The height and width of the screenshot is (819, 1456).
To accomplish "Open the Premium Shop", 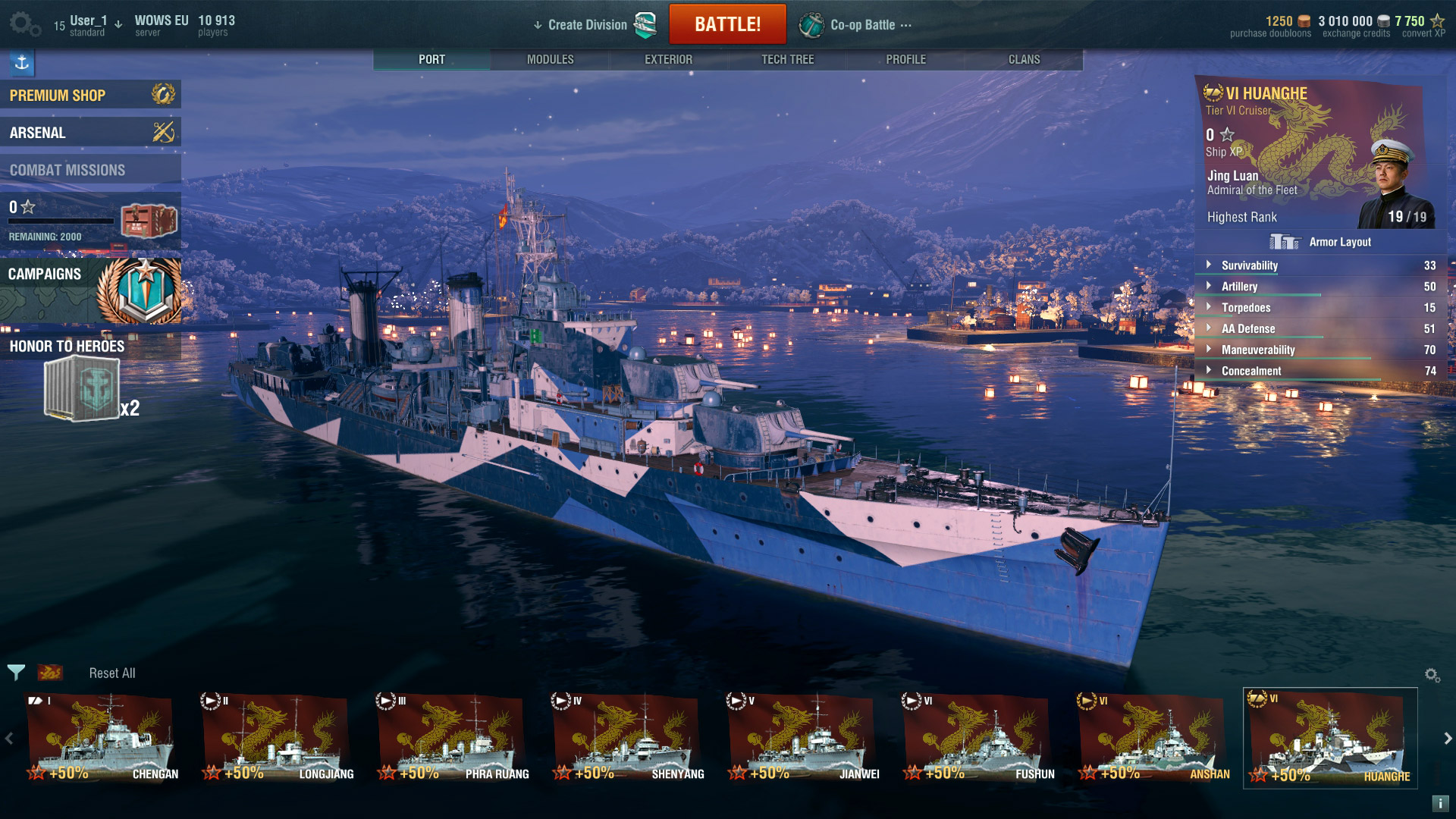I will [90, 95].
